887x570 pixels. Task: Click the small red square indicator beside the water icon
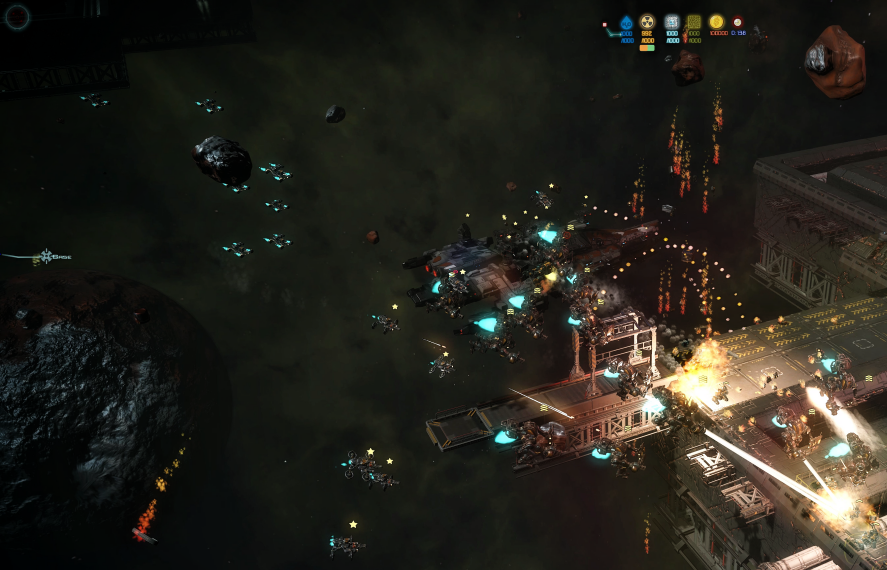pyautogui.click(x=605, y=24)
